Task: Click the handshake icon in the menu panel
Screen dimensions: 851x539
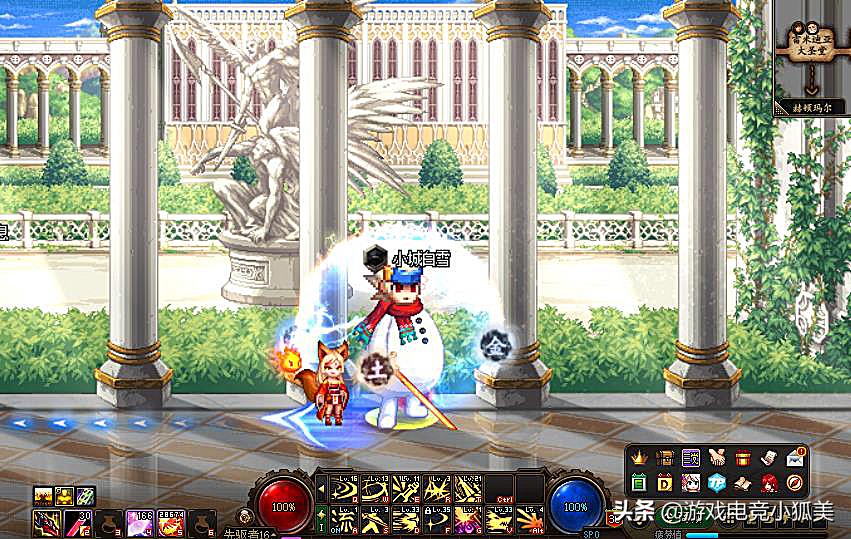Action: pyautogui.click(x=717, y=458)
